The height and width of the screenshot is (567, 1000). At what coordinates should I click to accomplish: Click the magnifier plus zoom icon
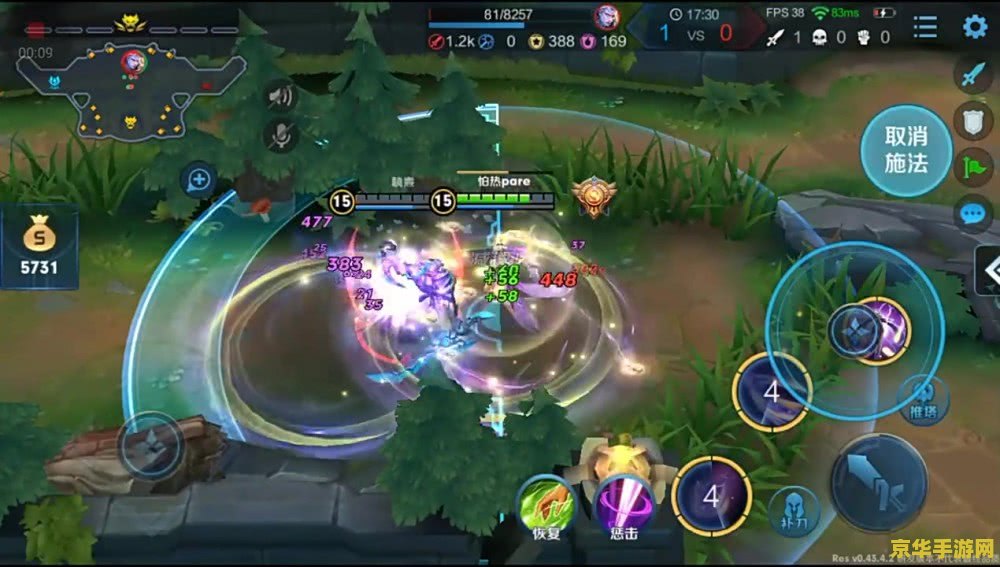point(199,180)
